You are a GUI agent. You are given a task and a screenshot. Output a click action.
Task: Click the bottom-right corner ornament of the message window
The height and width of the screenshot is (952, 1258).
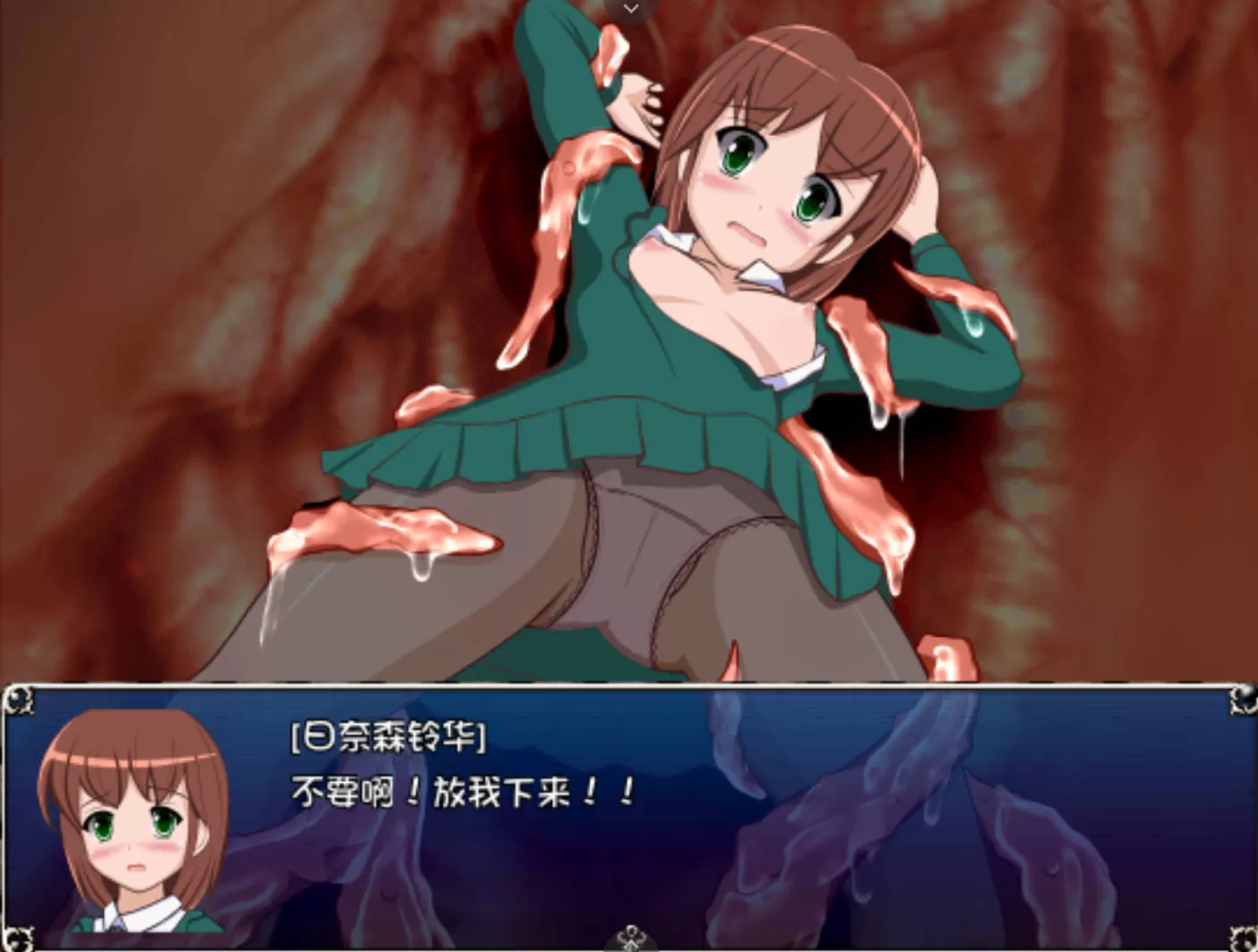[1245, 941]
